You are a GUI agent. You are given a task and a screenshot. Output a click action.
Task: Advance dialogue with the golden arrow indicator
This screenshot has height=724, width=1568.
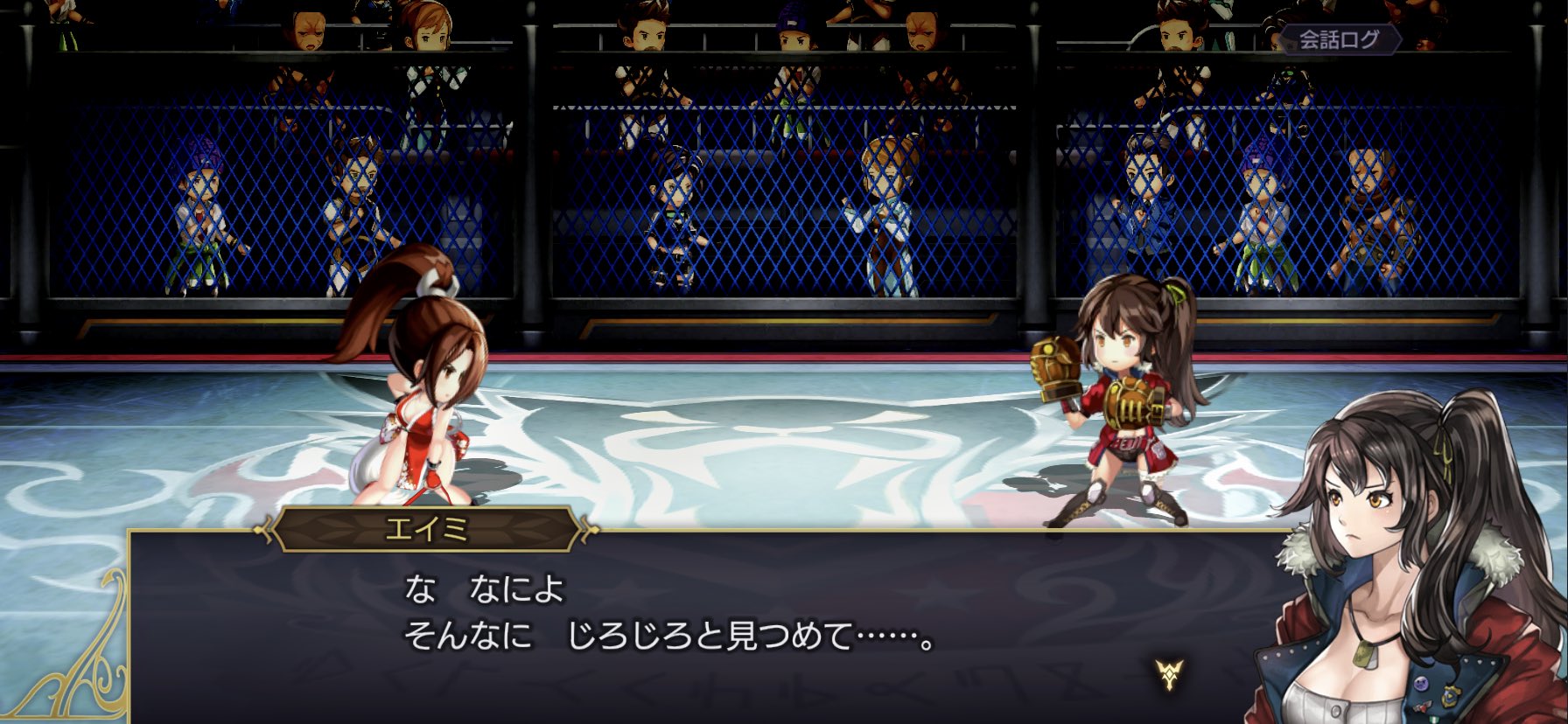tap(1169, 673)
